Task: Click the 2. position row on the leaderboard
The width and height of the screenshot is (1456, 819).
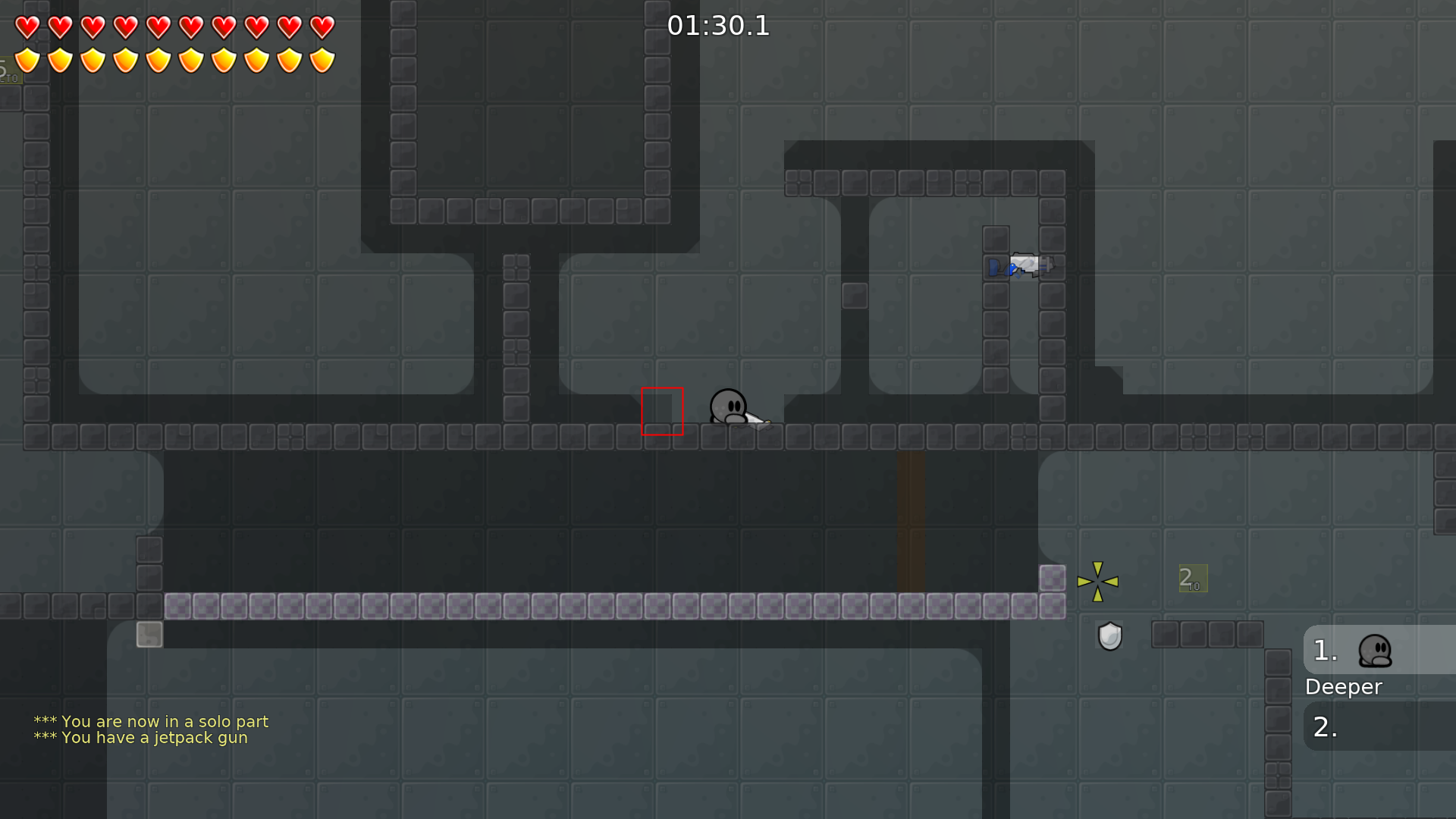Action: (1323, 726)
